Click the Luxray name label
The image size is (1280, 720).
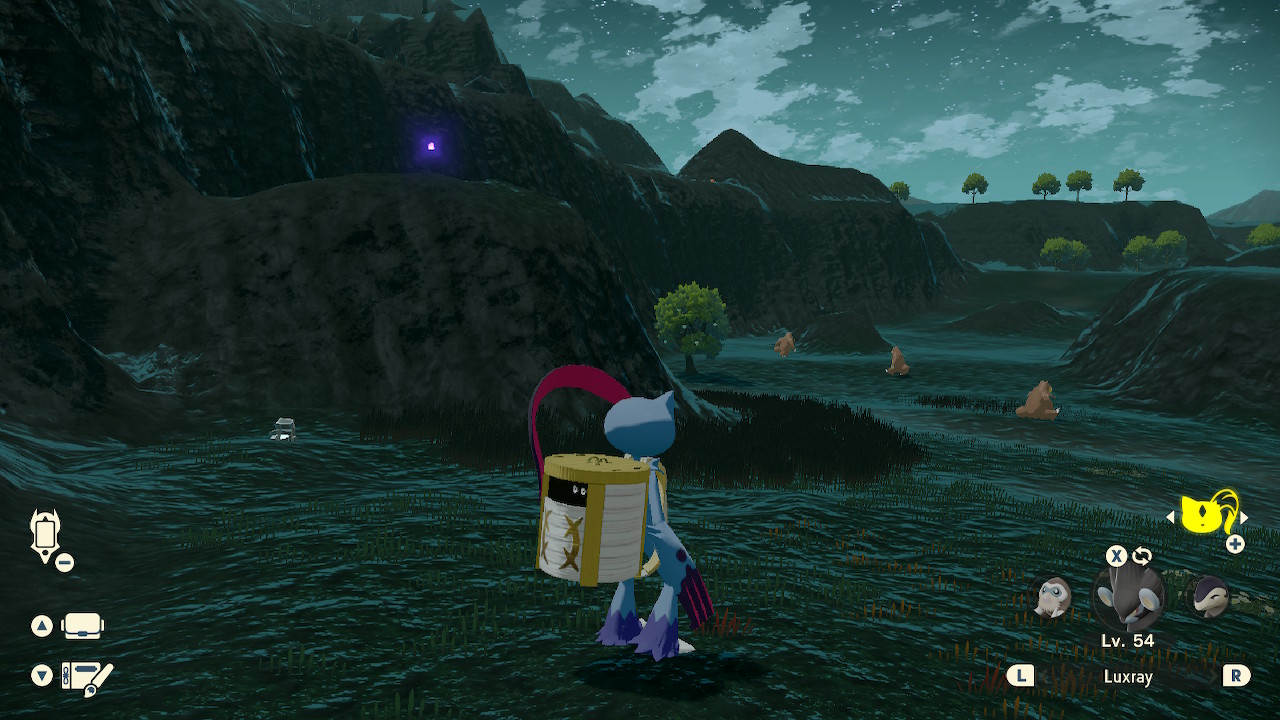(x=1128, y=676)
